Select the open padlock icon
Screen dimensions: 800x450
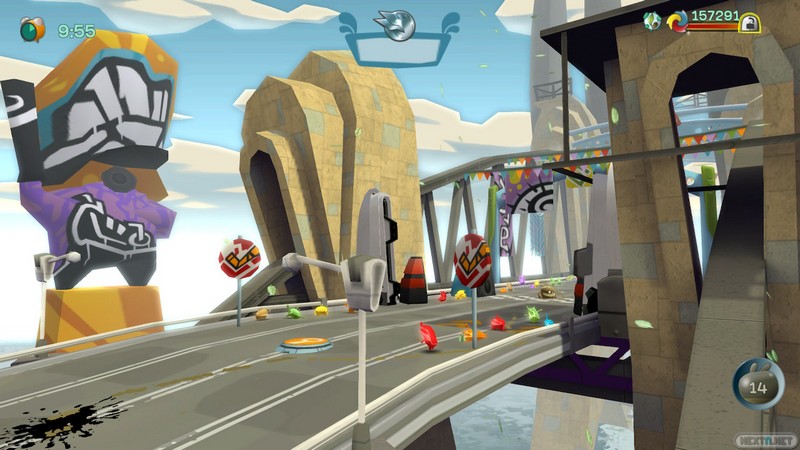[748, 22]
